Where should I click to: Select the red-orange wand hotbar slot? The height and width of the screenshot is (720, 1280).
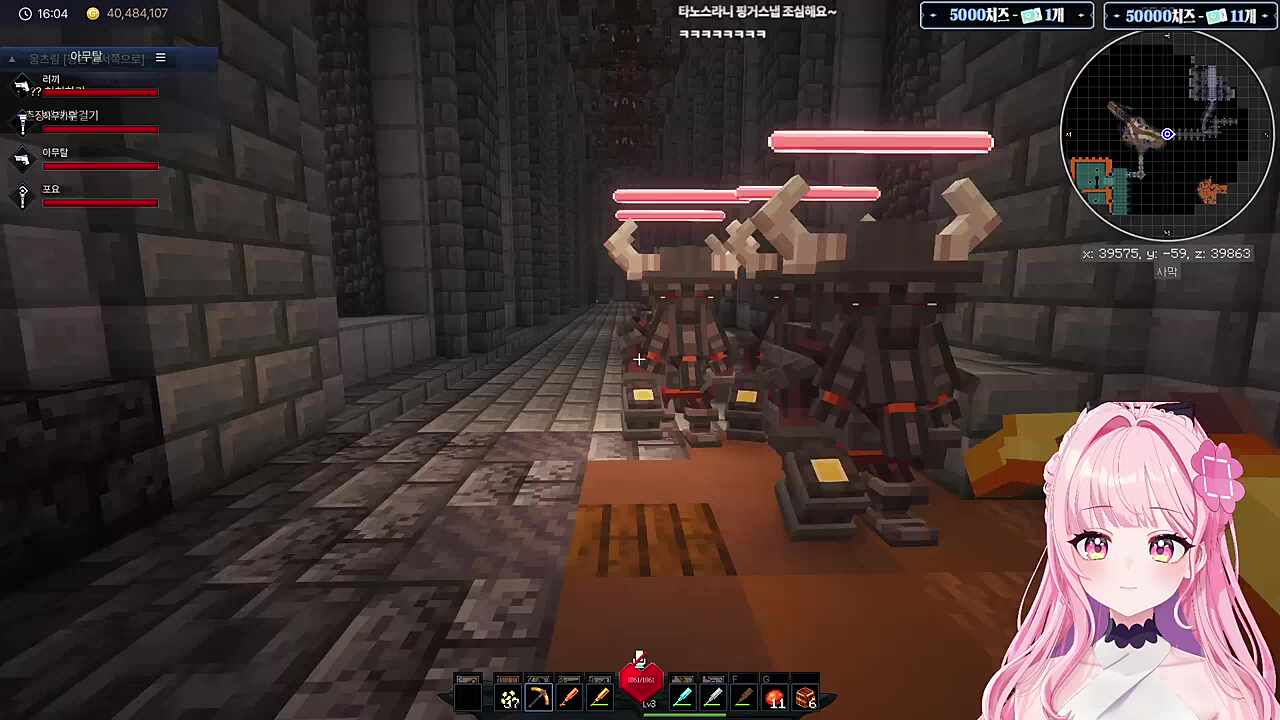coord(569,697)
